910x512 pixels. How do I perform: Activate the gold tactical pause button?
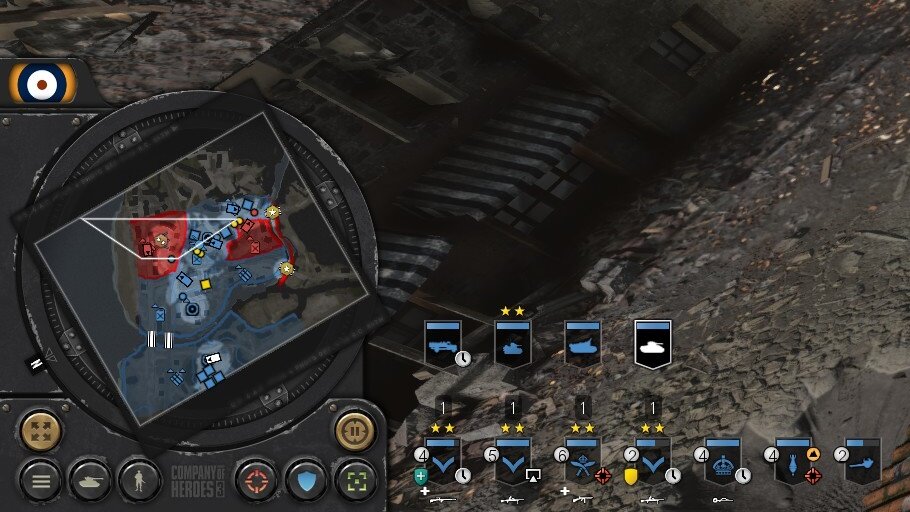pyautogui.click(x=354, y=431)
